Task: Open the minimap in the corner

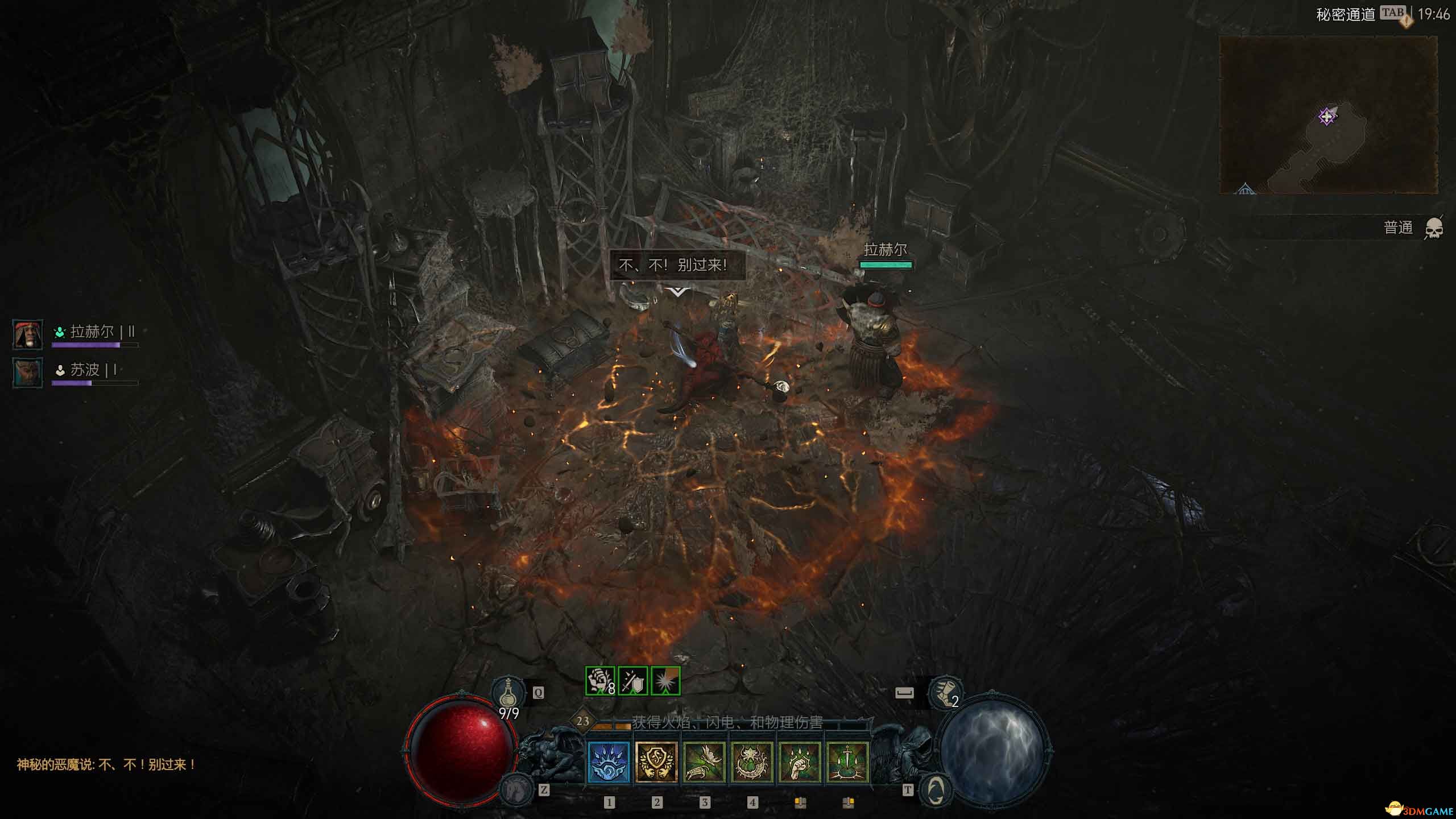Action: click(1328, 115)
